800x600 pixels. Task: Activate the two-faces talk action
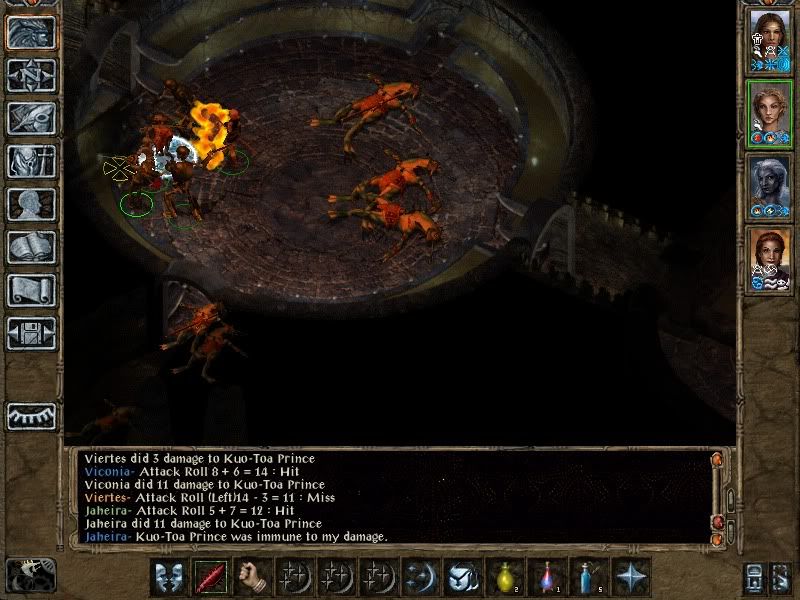(x=171, y=577)
